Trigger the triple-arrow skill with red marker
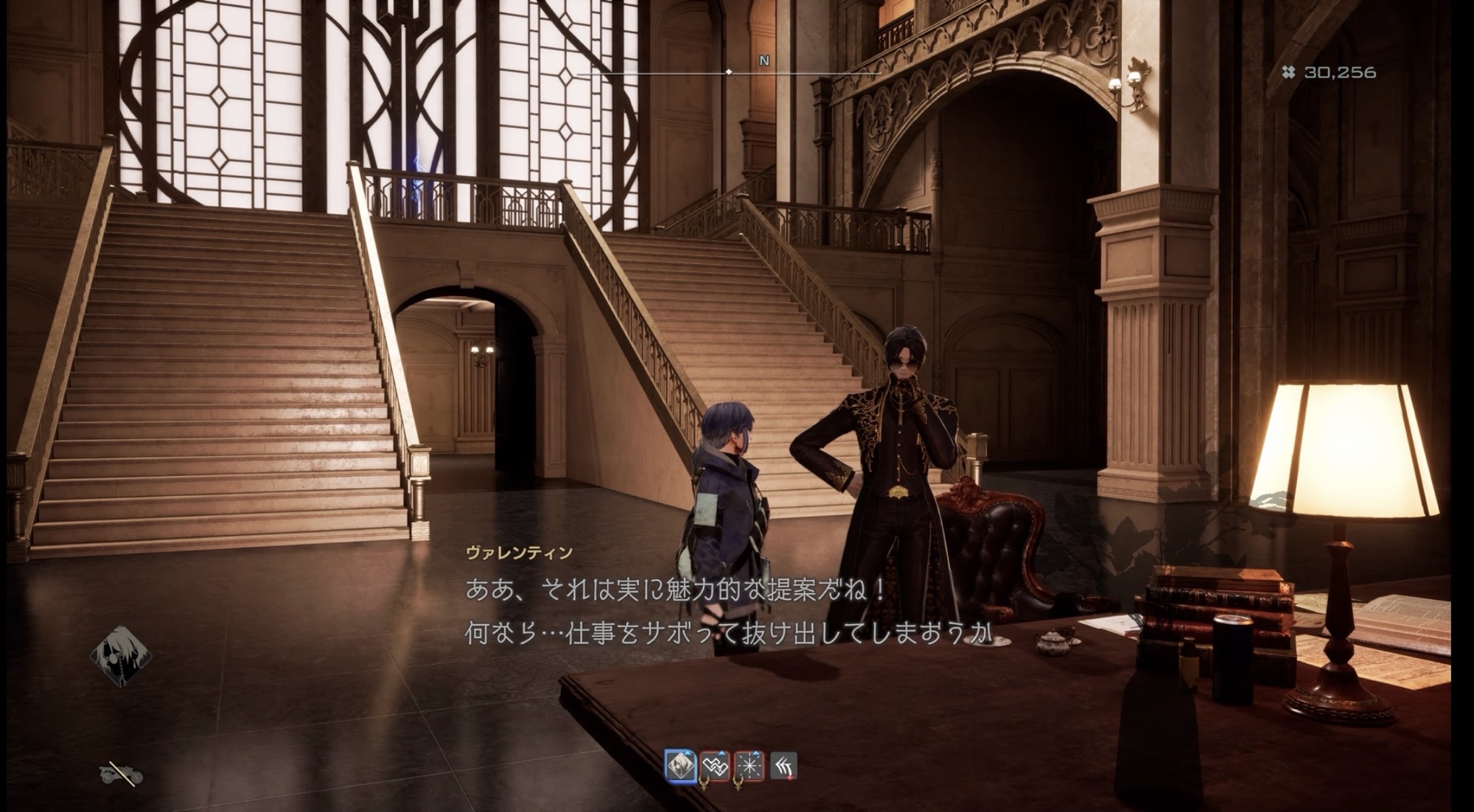The image size is (1474, 812). point(783,766)
